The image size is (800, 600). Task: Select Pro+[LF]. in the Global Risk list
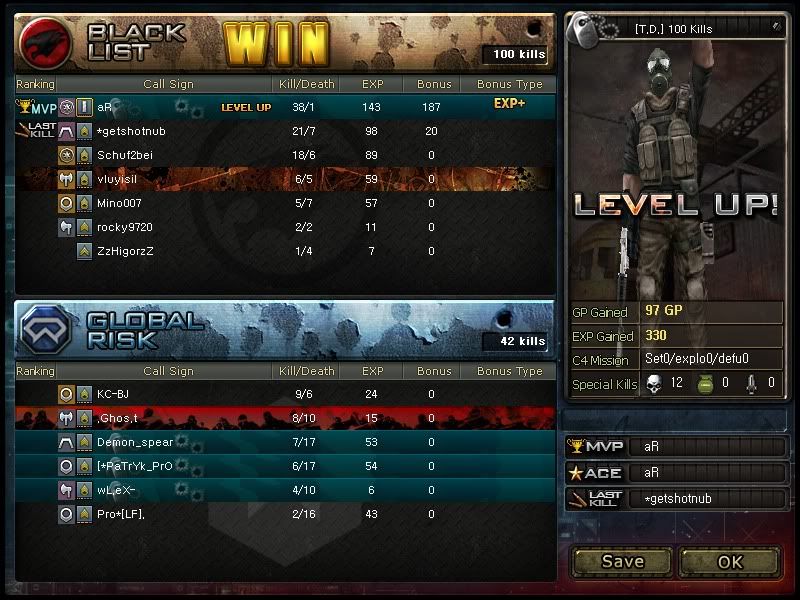tap(121, 514)
